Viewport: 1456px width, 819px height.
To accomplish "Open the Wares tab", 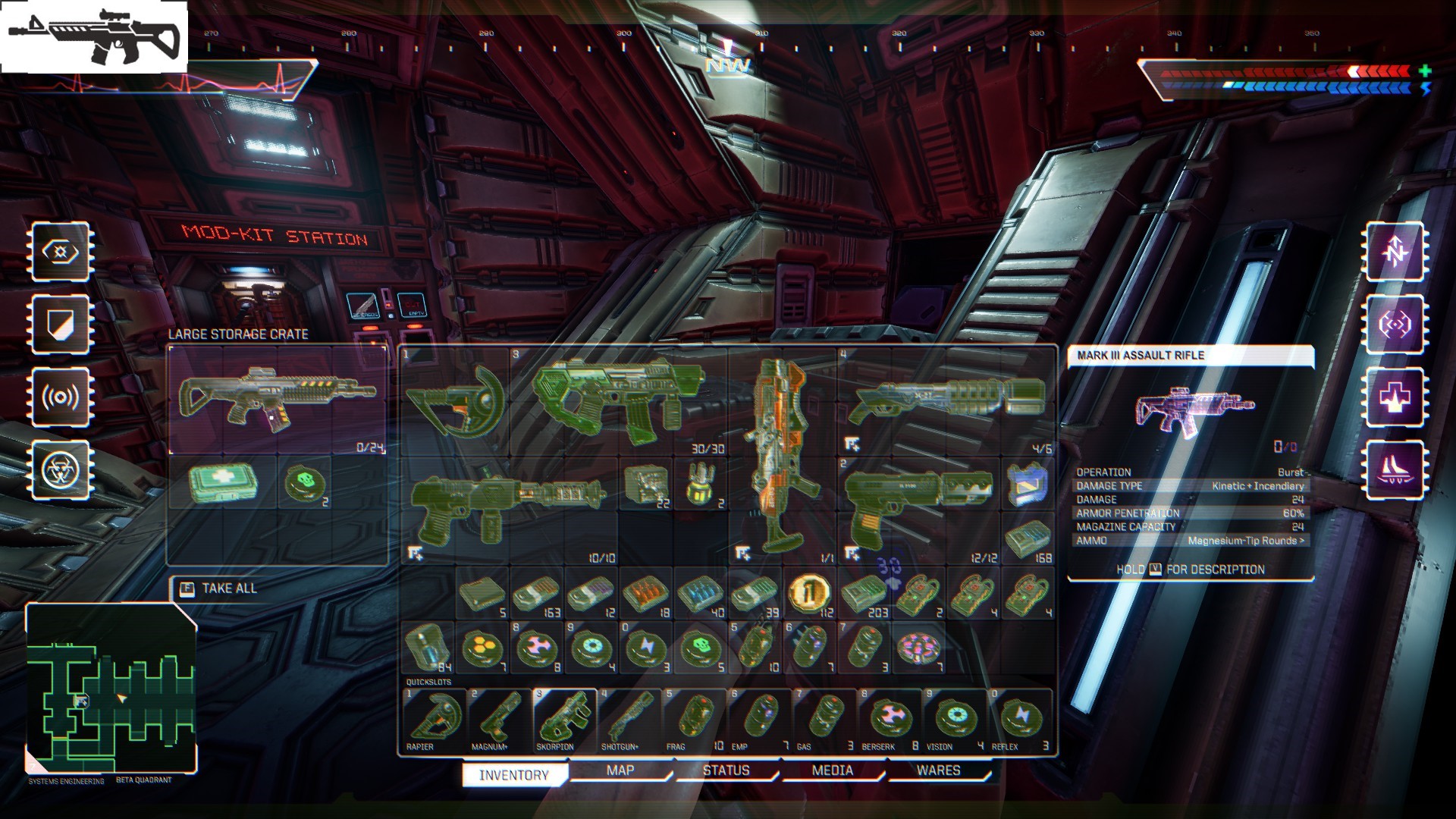I will pyautogui.click(x=938, y=771).
